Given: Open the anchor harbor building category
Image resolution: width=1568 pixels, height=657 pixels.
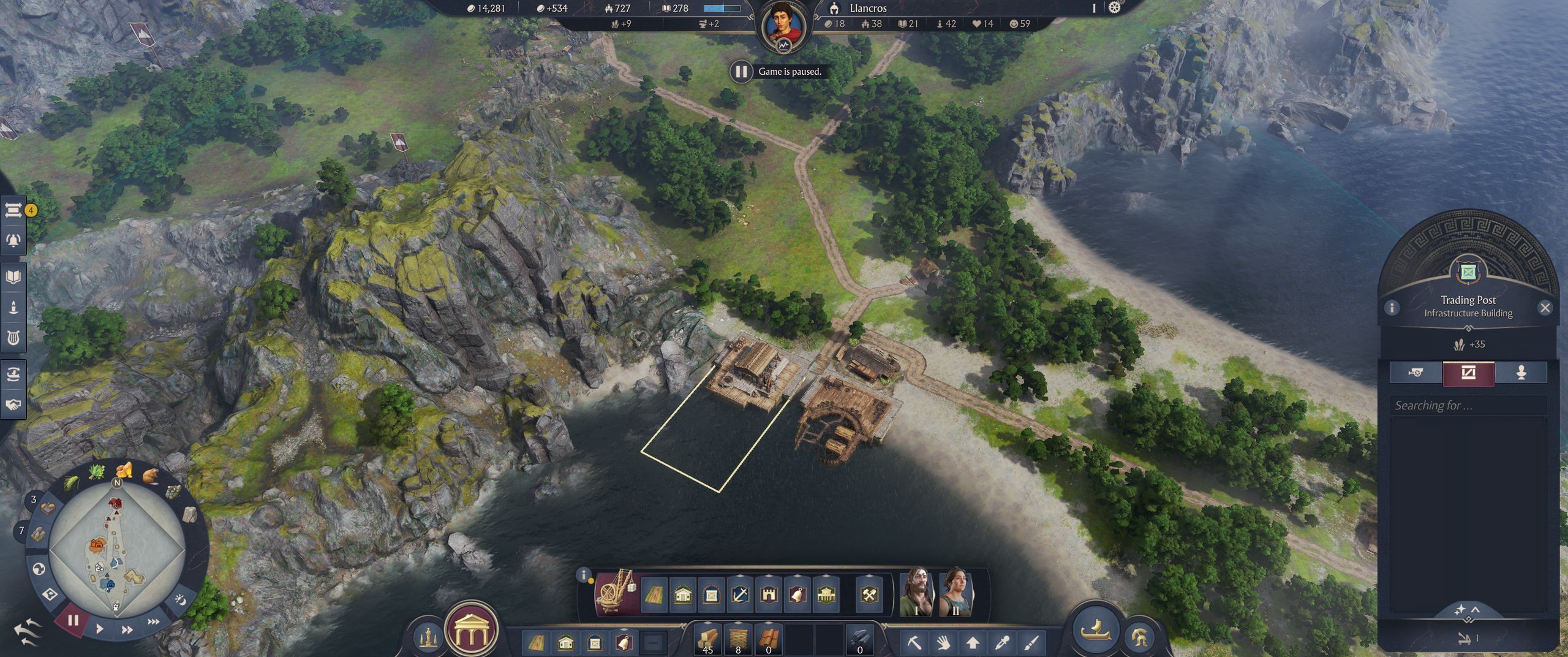Looking at the screenshot, I should coord(740,594).
